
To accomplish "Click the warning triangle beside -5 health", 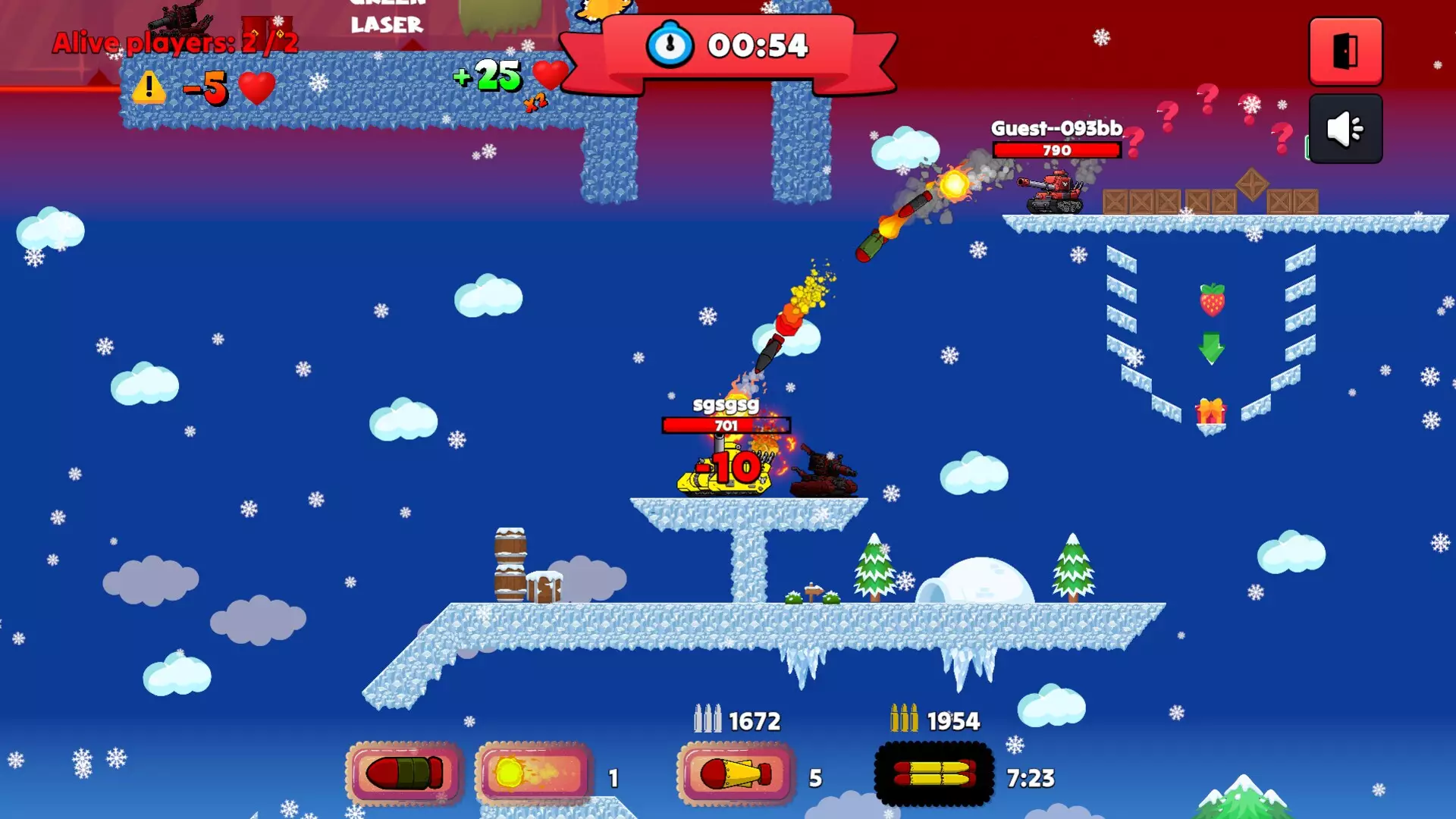I will [x=149, y=88].
